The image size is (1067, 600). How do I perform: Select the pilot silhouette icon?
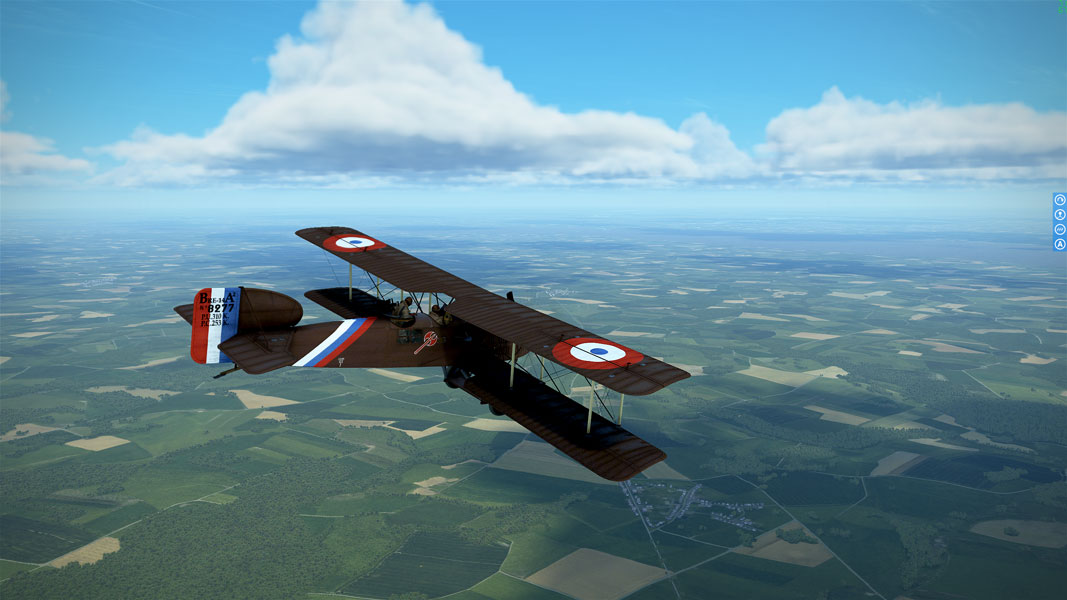click(1060, 214)
